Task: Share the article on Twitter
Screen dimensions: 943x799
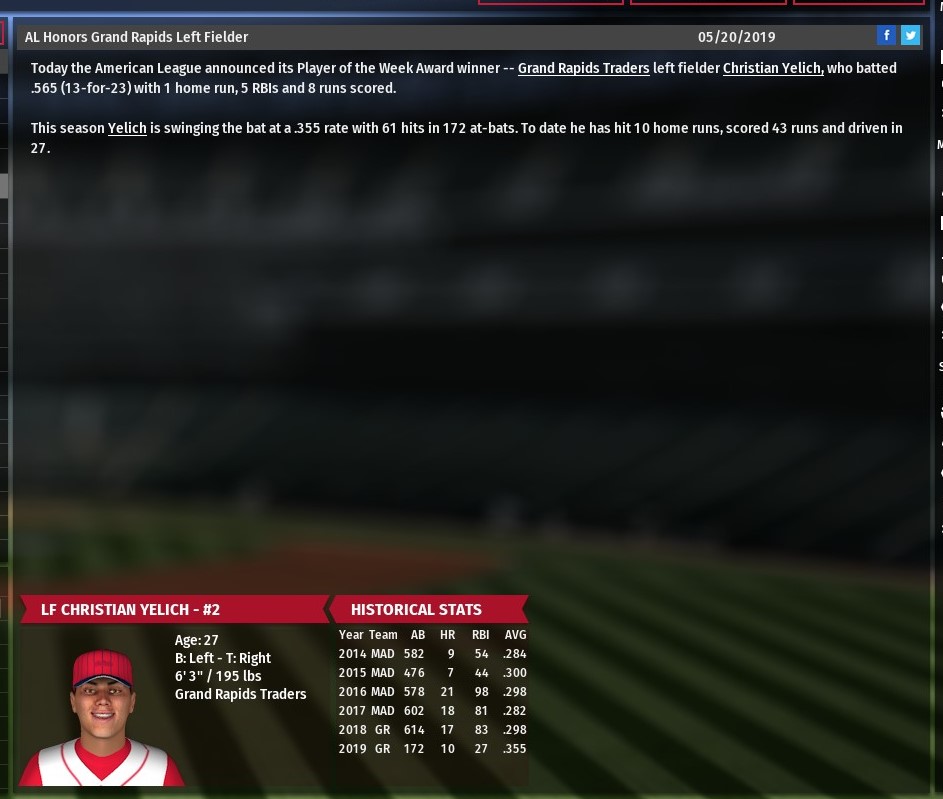Action: (x=910, y=36)
